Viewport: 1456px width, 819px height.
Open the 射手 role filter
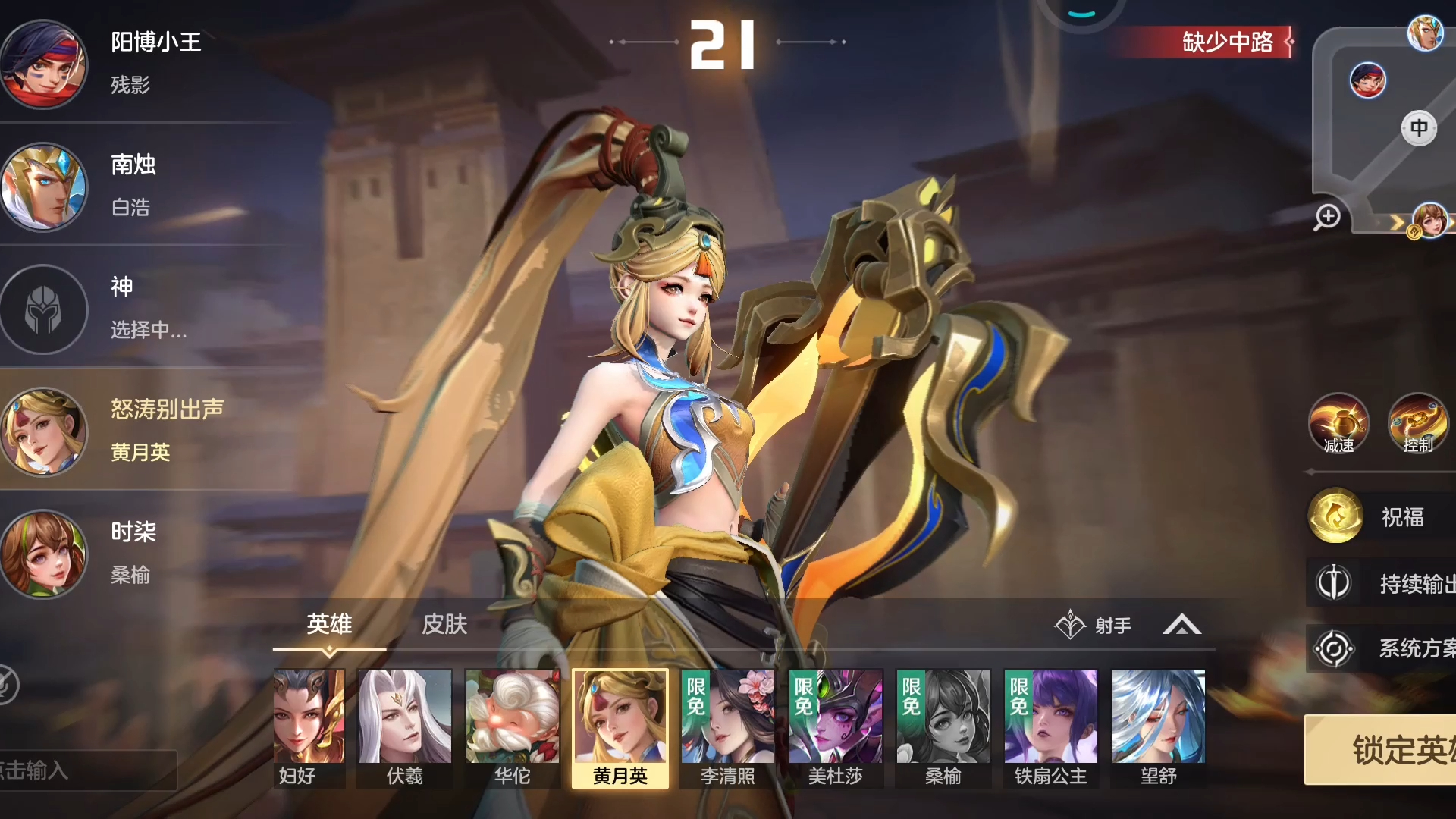(1094, 626)
